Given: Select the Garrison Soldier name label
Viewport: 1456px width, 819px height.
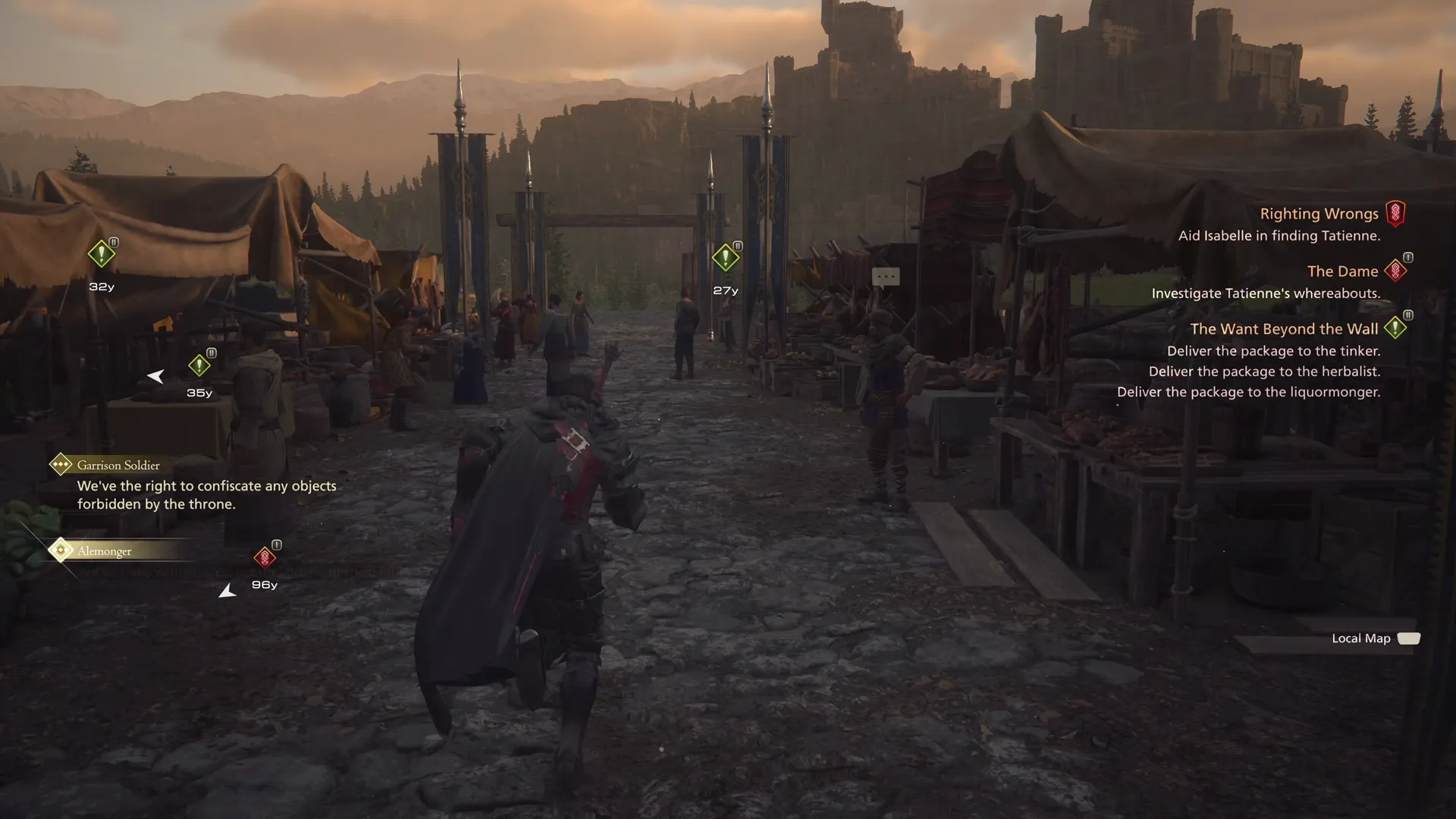Looking at the screenshot, I should [x=118, y=465].
